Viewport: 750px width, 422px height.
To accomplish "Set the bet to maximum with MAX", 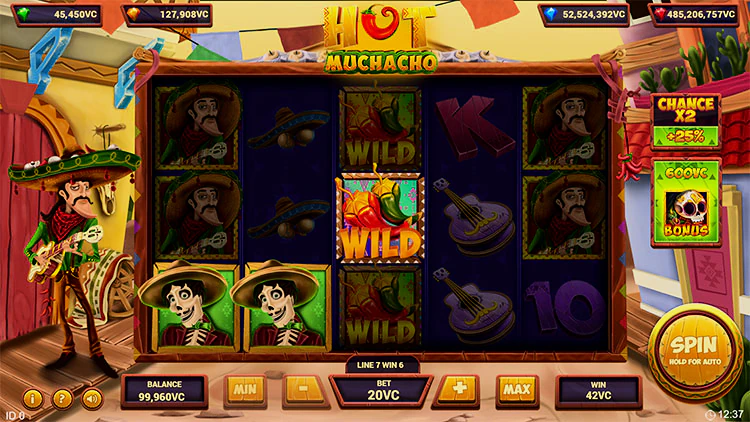I will pos(516,389).
